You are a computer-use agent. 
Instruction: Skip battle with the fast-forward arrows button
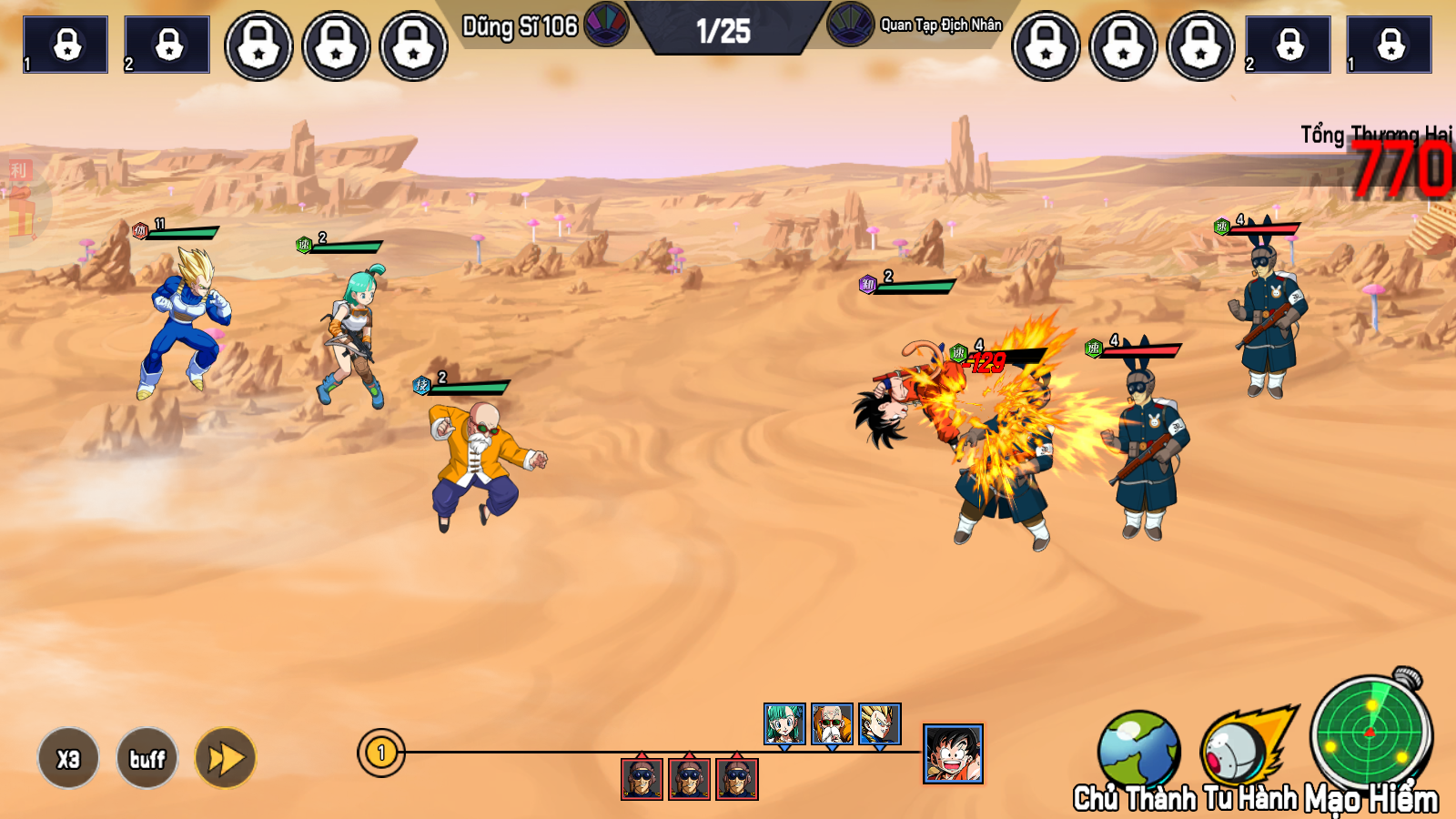coord(226,758)
